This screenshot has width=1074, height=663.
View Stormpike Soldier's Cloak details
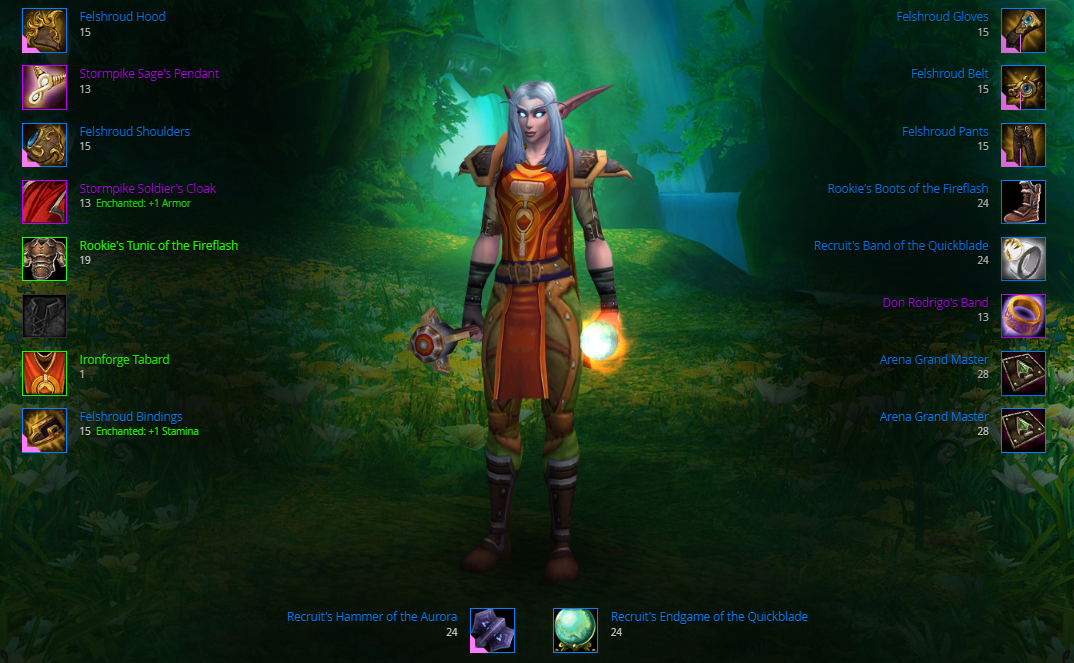point(147,188)
